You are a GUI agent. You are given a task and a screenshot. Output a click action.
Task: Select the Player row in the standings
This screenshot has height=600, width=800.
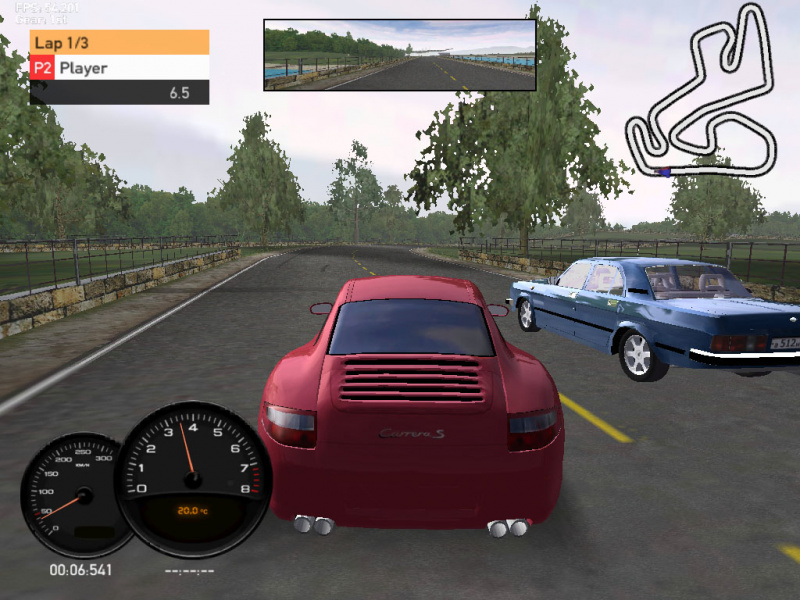[119, 68]
